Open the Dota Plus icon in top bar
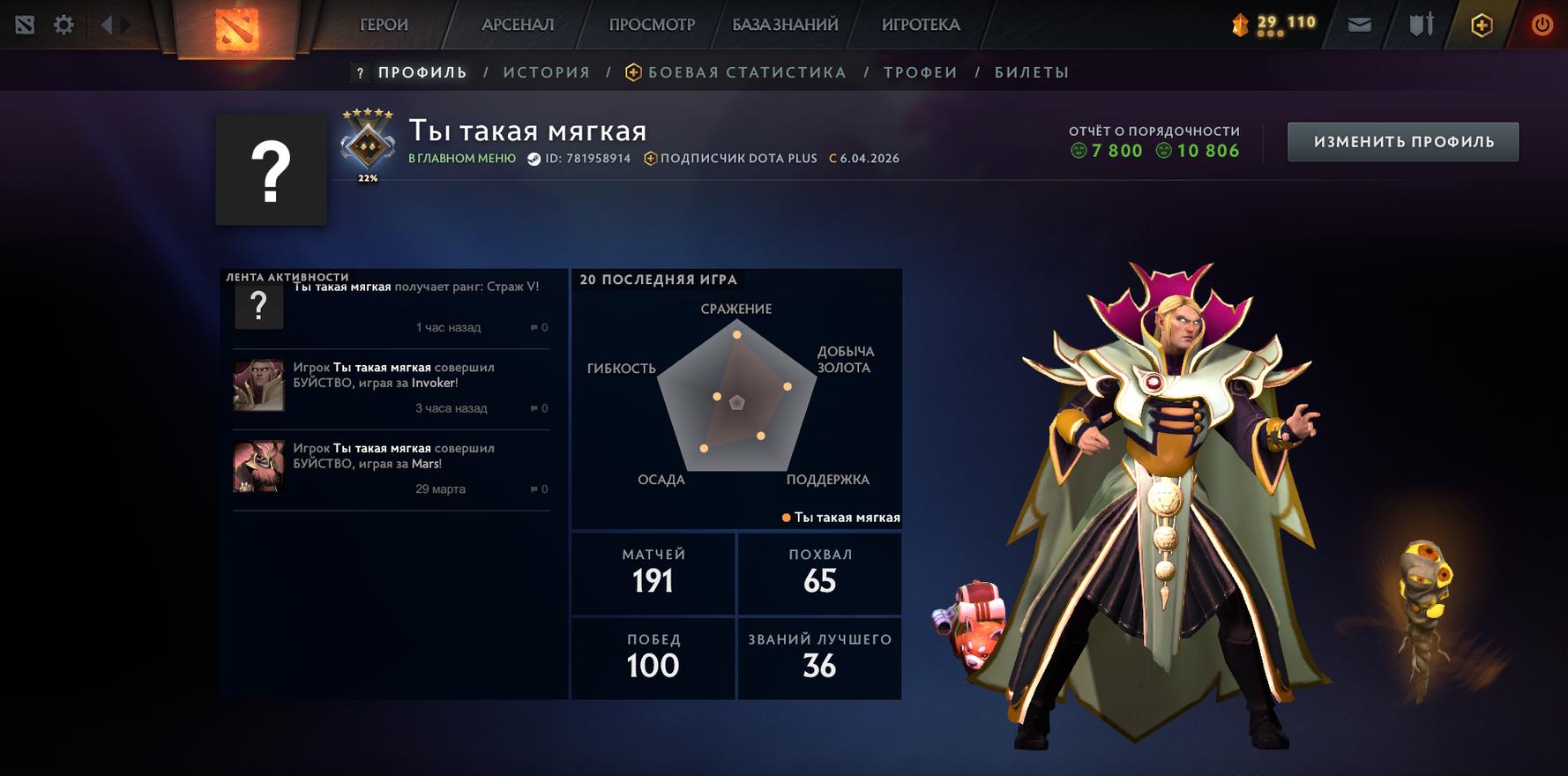 click(1482, 25)
